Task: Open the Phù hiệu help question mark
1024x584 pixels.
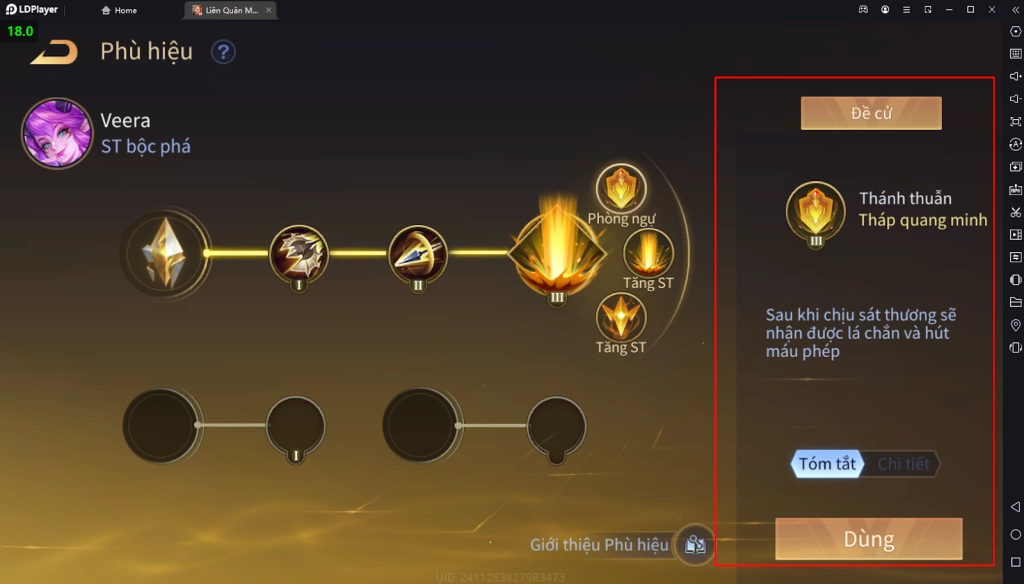Action: [223, 52]
